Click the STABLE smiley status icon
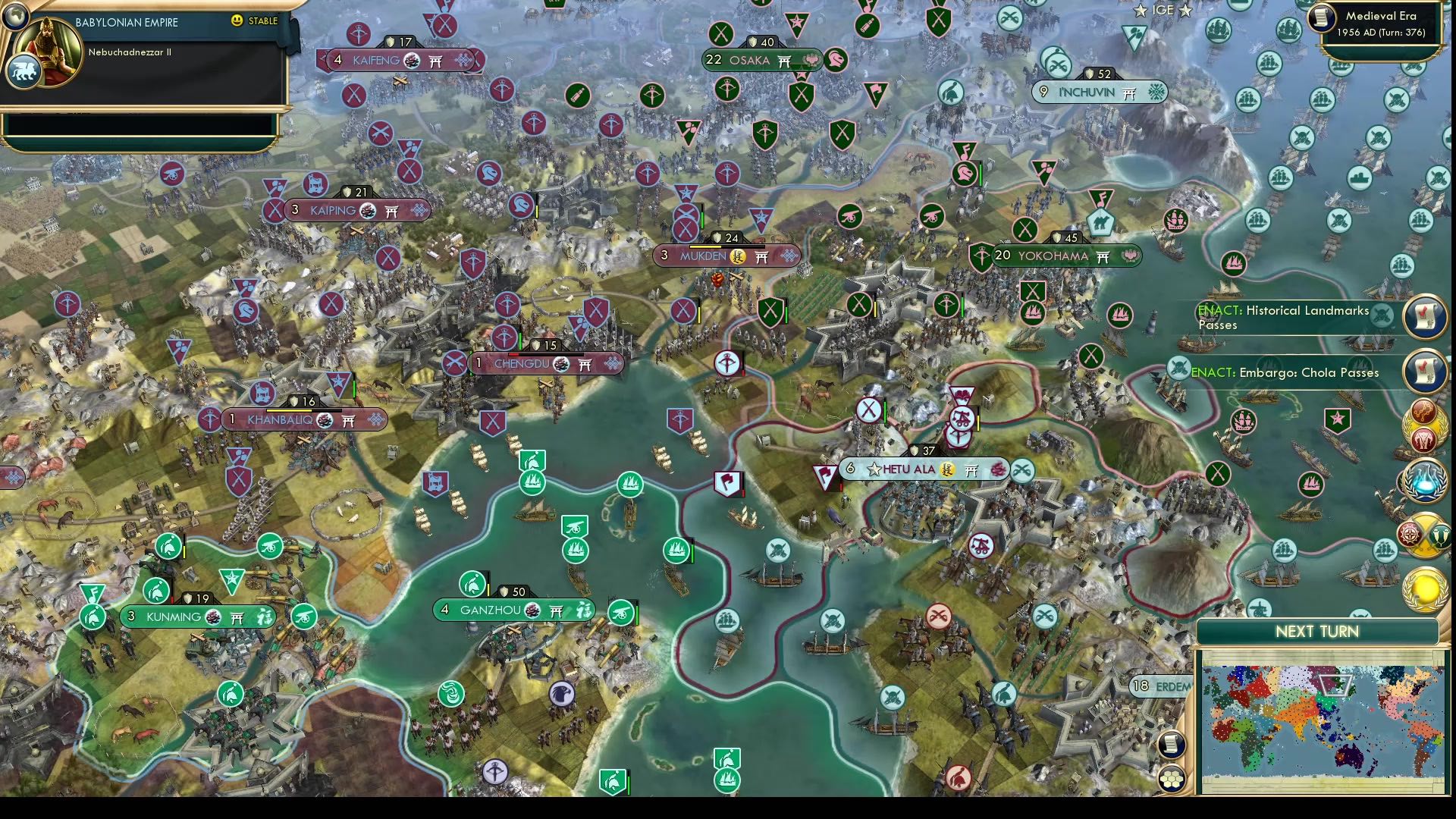The width and height of the screenshot is (1456, 819). 237,22
